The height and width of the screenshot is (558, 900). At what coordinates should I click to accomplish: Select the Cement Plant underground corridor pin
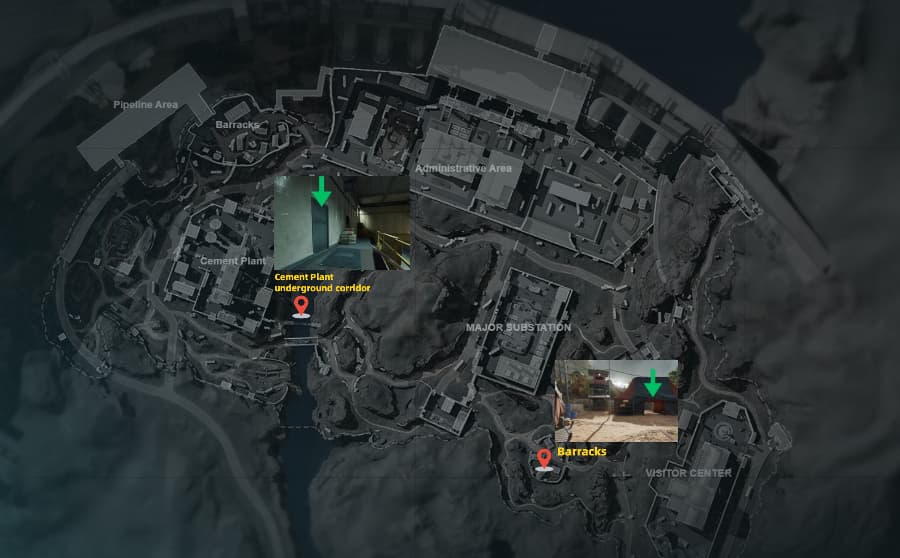pyautogui.click(x=299, y=305)
